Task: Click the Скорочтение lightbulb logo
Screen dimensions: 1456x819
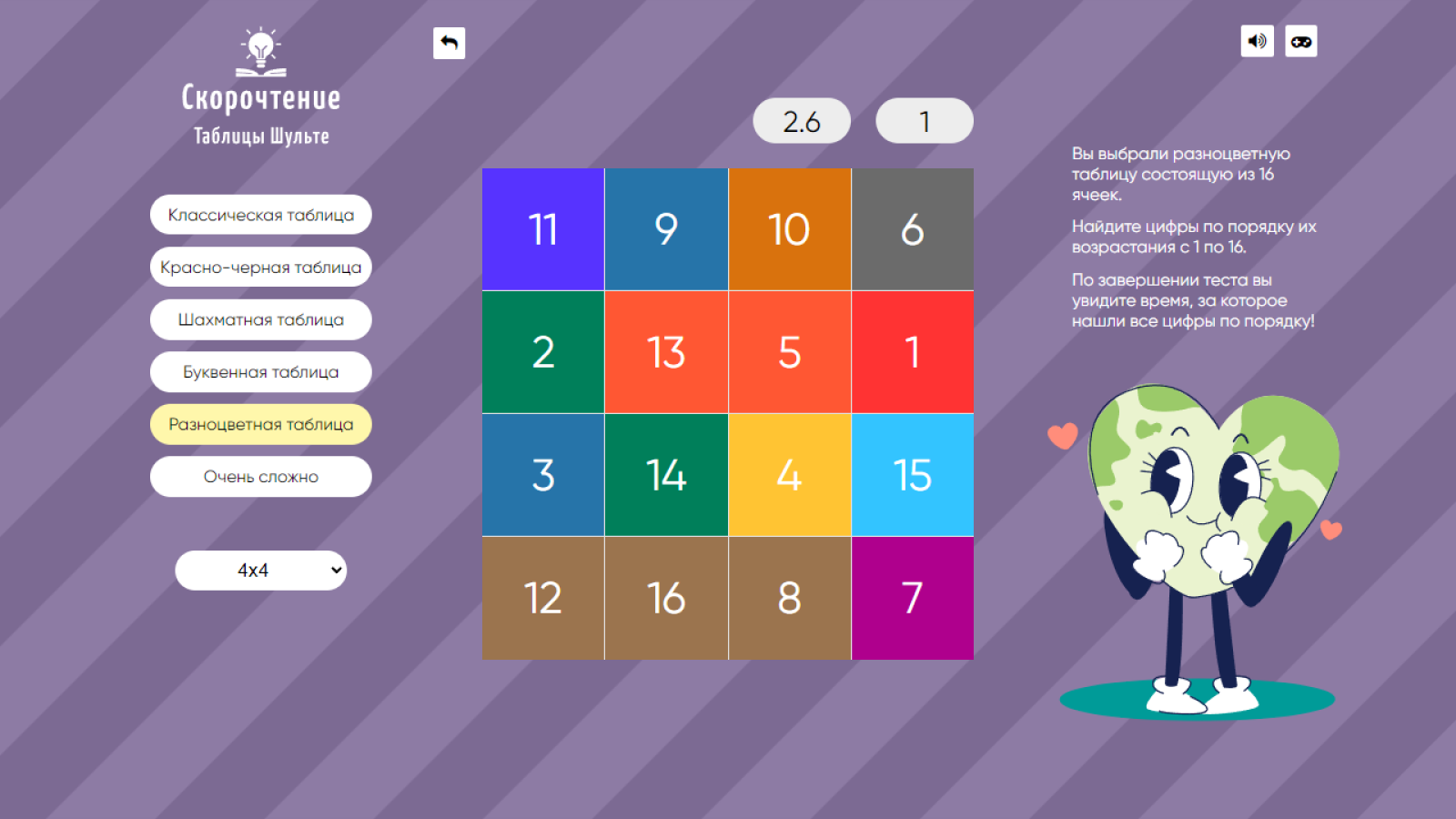Action: click(260, 51)
